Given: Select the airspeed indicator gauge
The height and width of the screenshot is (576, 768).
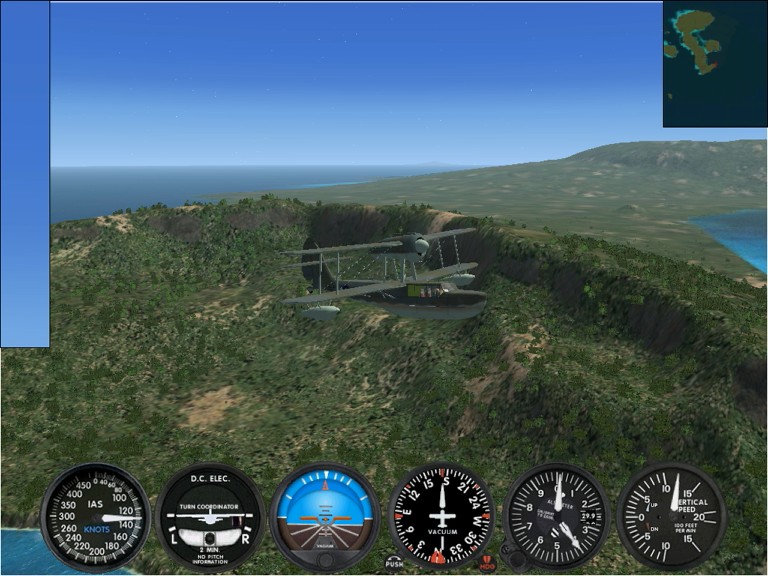Looking at the screenshot, I should point(95,517).
